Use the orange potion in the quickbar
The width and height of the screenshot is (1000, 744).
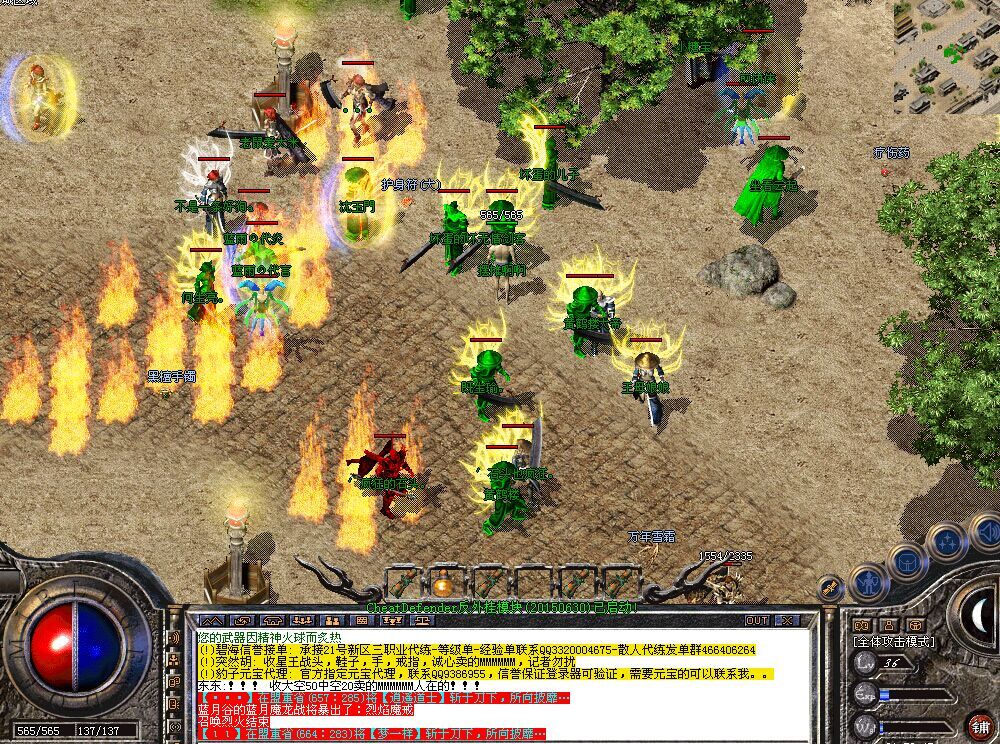[442, 583]
